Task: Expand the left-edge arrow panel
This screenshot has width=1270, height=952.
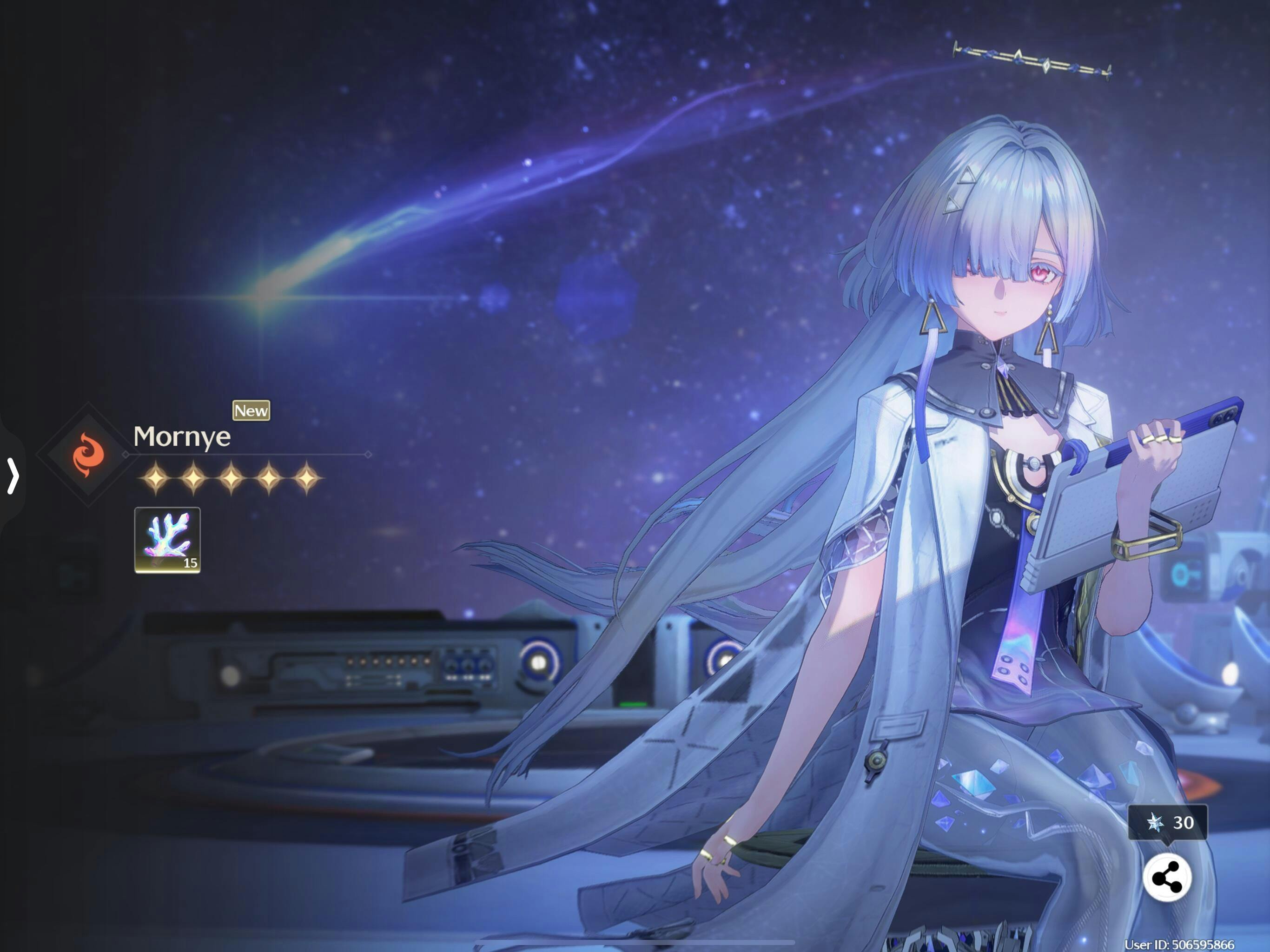Action: tap(13, 475)
